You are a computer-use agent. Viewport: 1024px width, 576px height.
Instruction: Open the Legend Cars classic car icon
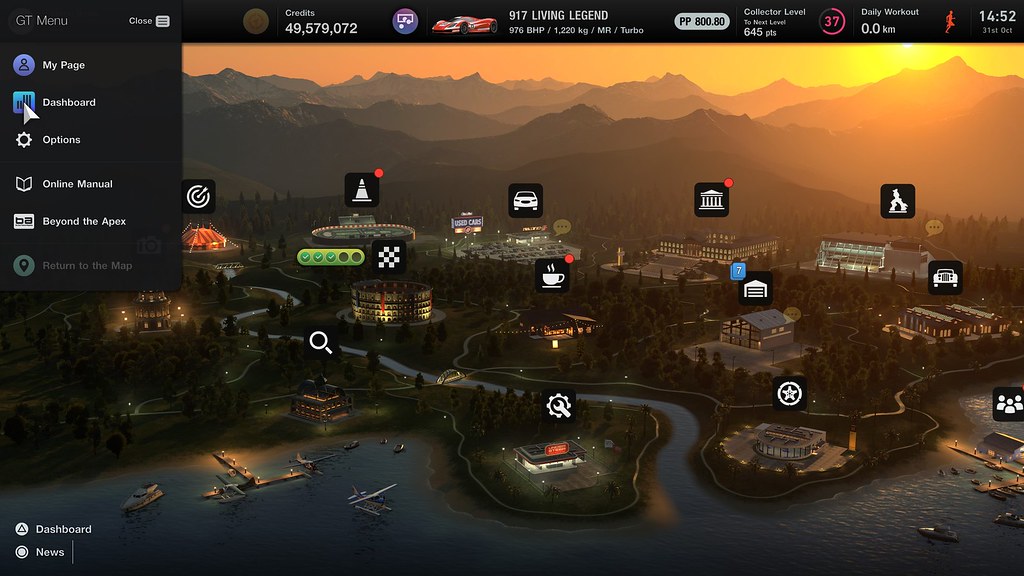pyautogui.click(x=945, y=277)
